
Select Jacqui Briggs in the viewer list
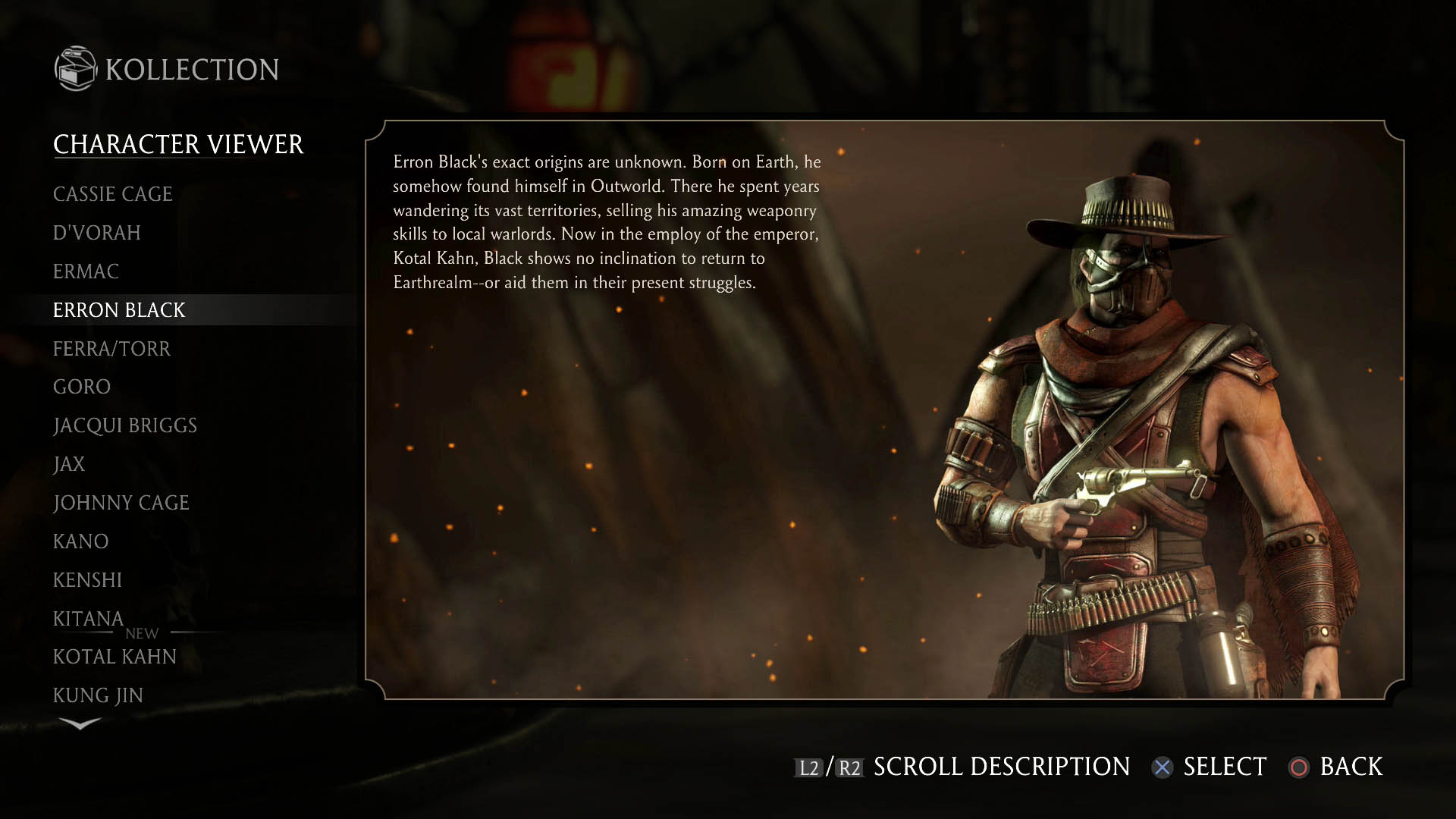pyautogui.click(x=125, y=425)
